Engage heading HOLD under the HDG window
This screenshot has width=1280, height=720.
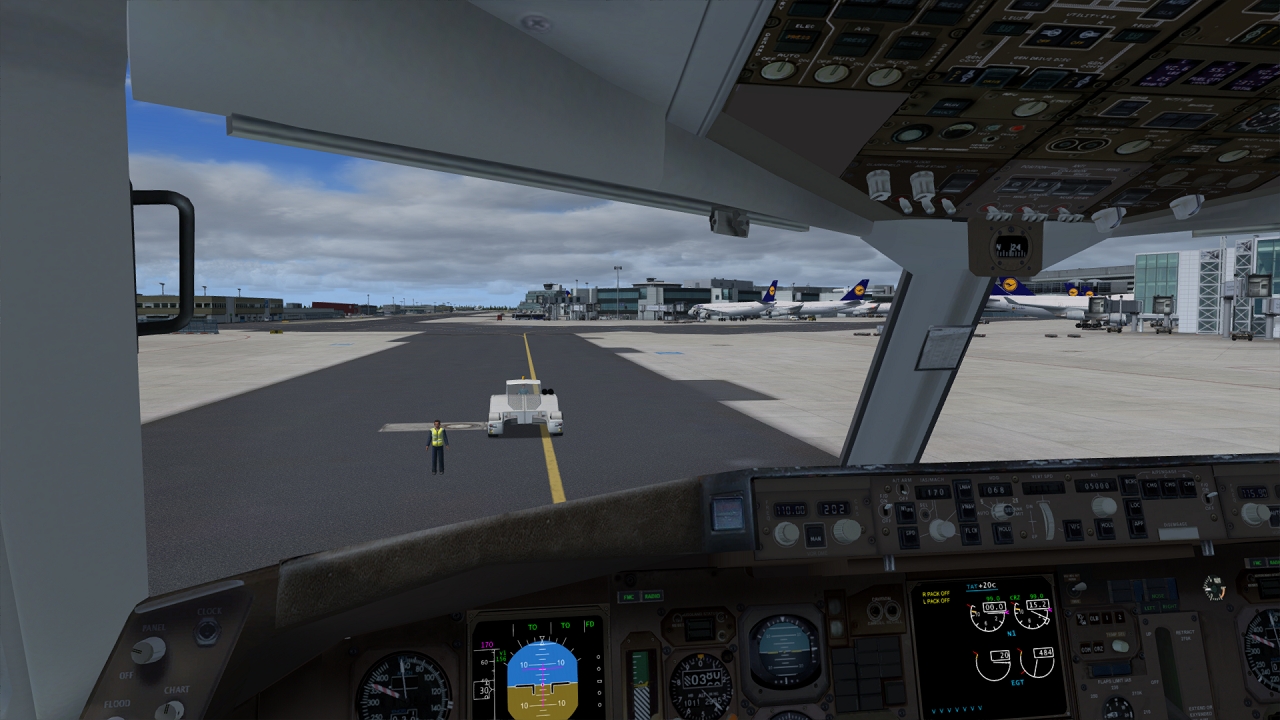(x=1003, y=531)
